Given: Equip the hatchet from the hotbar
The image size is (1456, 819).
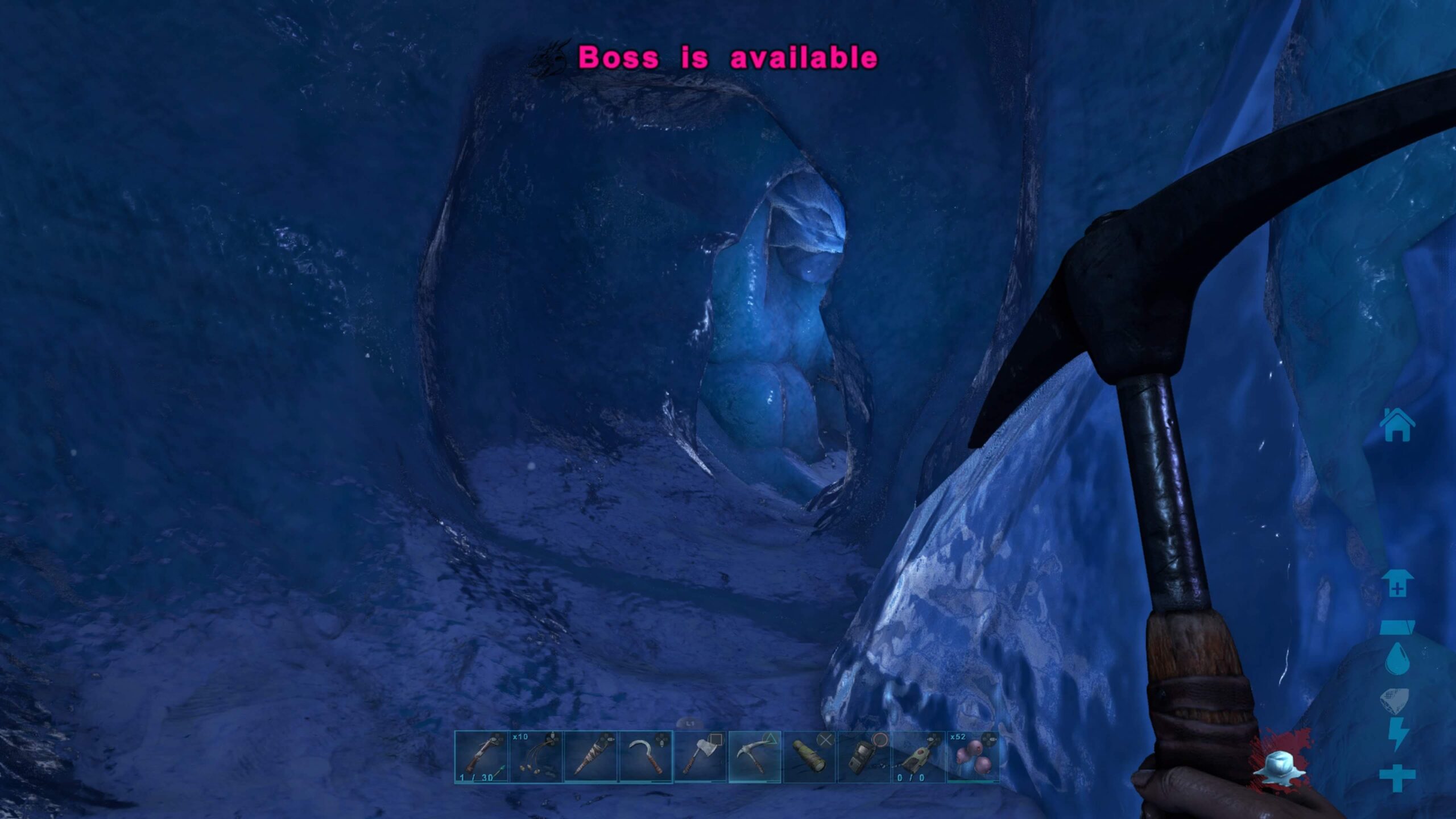Looking at the screenshot, I should (x=700, y=757).
